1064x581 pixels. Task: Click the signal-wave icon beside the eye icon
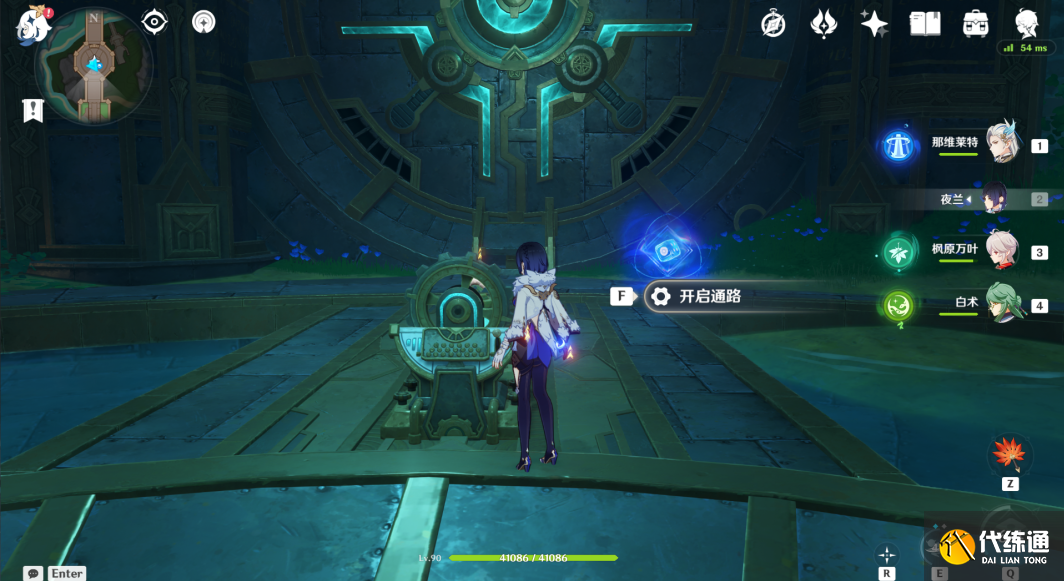point(204,22)
